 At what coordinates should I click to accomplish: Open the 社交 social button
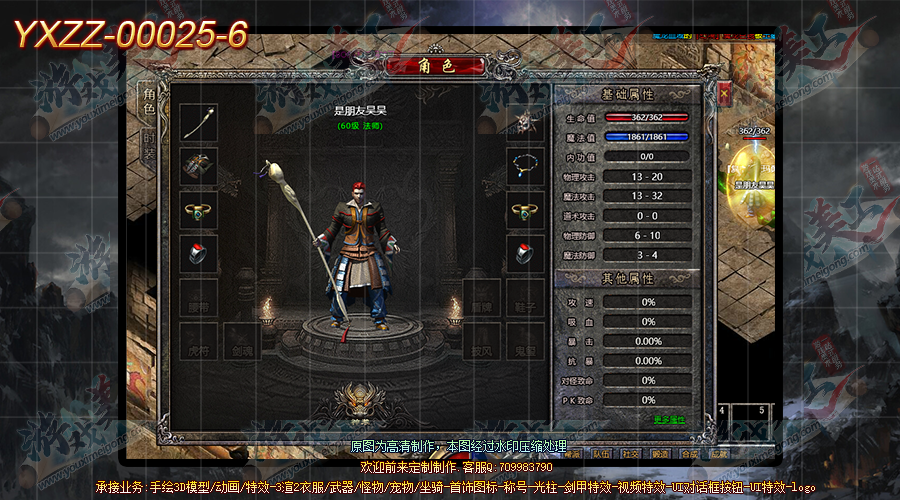[631, 453]
